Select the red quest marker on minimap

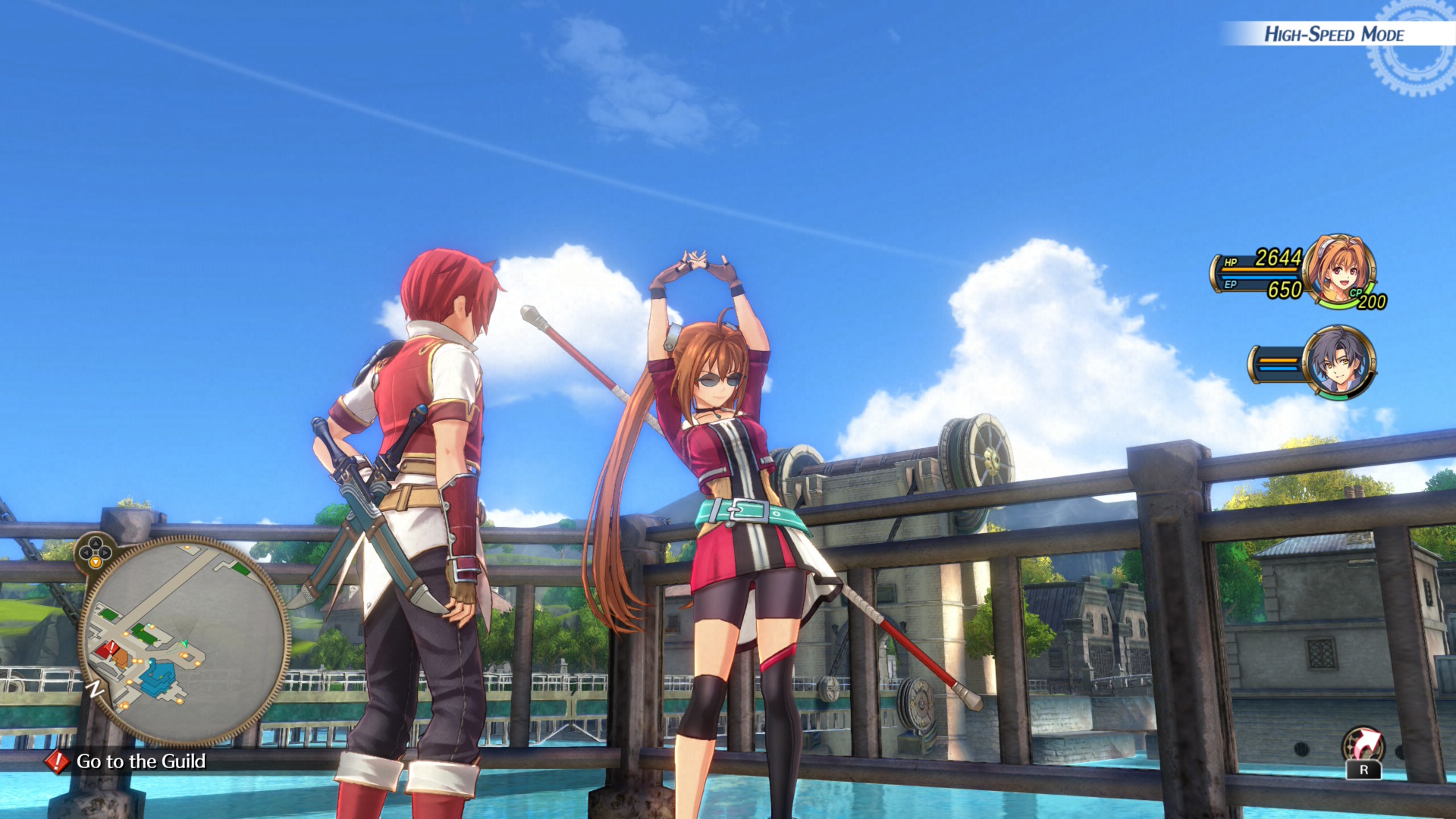(111, 648)
